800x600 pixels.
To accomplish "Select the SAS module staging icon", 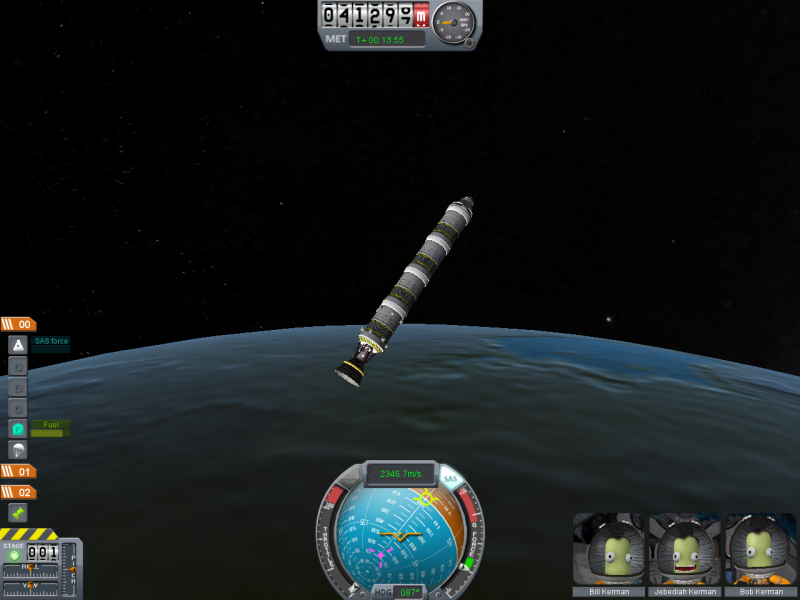I will pyautogui.click(x=18, y=345).
